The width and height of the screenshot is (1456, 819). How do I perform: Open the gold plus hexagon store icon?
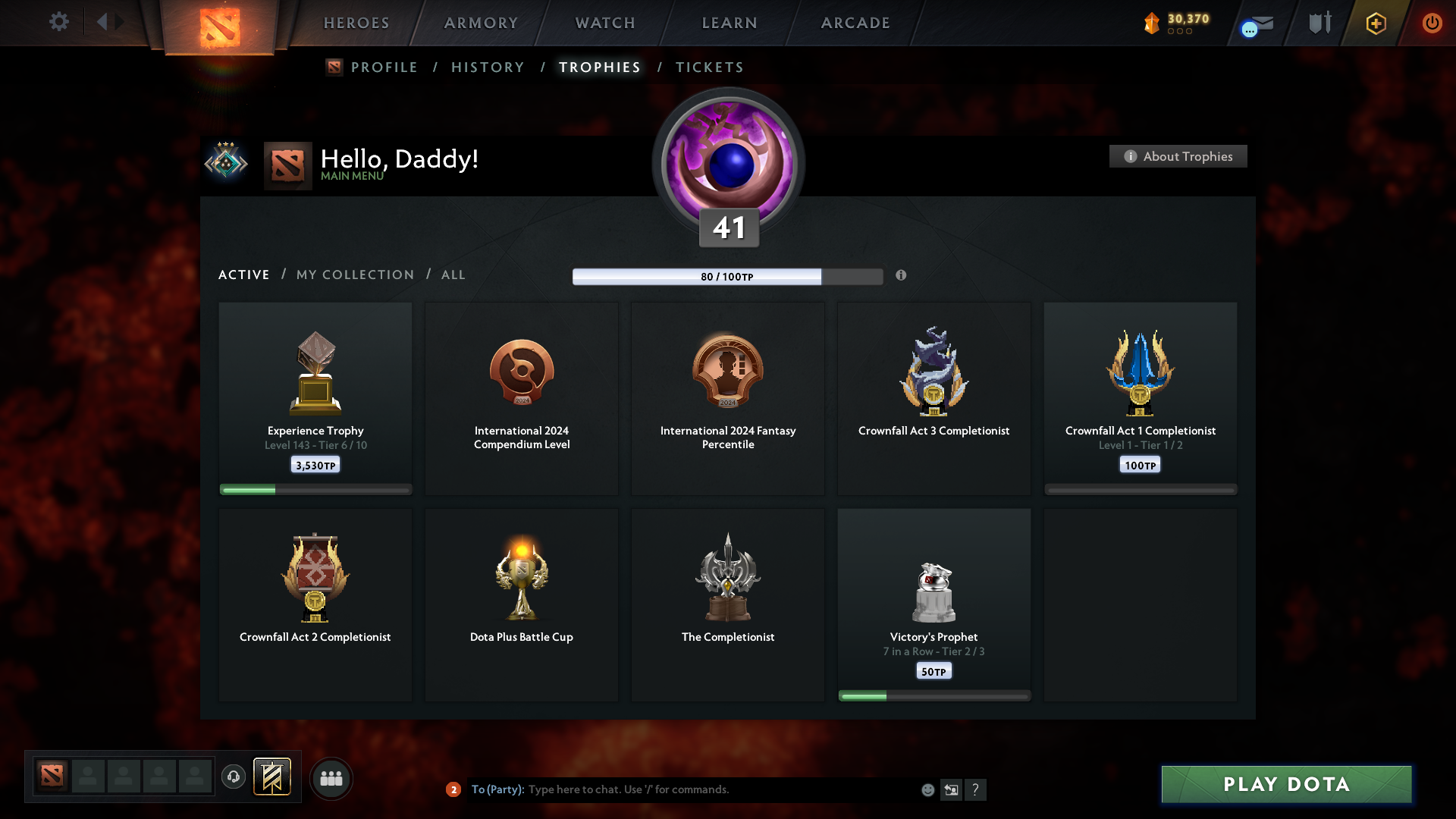1375,23
